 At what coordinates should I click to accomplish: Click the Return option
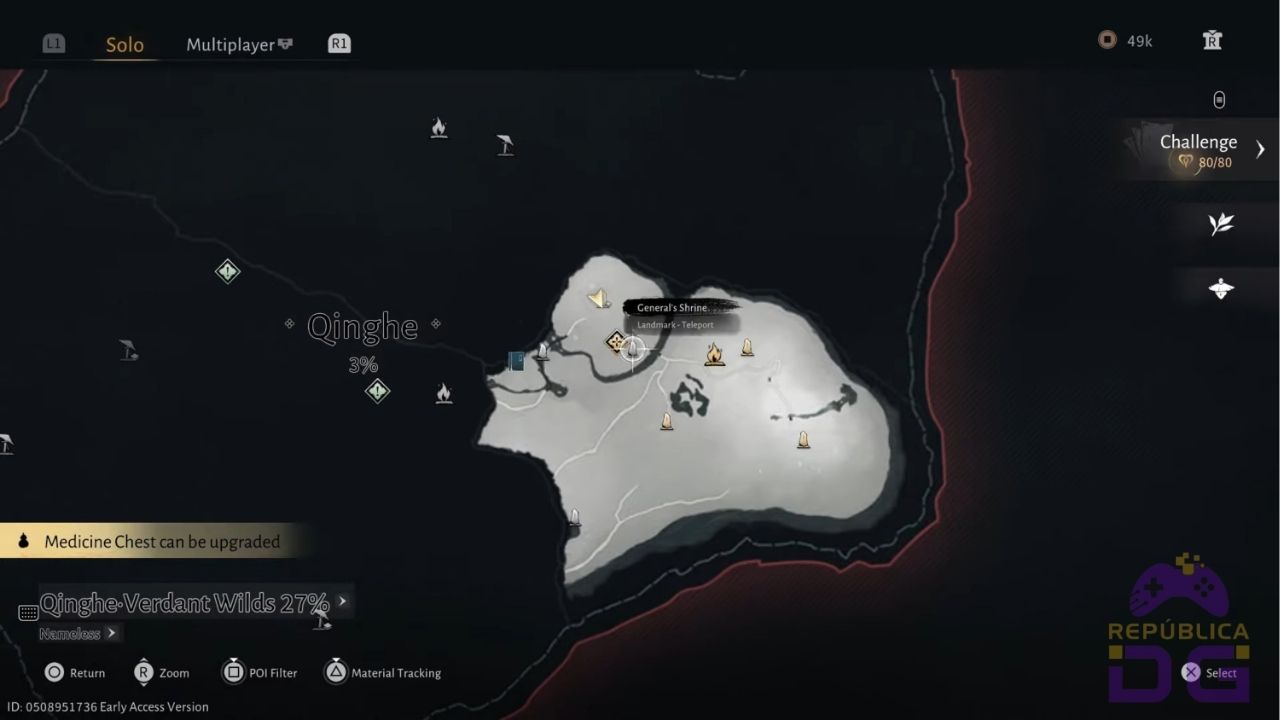[75, 673]
